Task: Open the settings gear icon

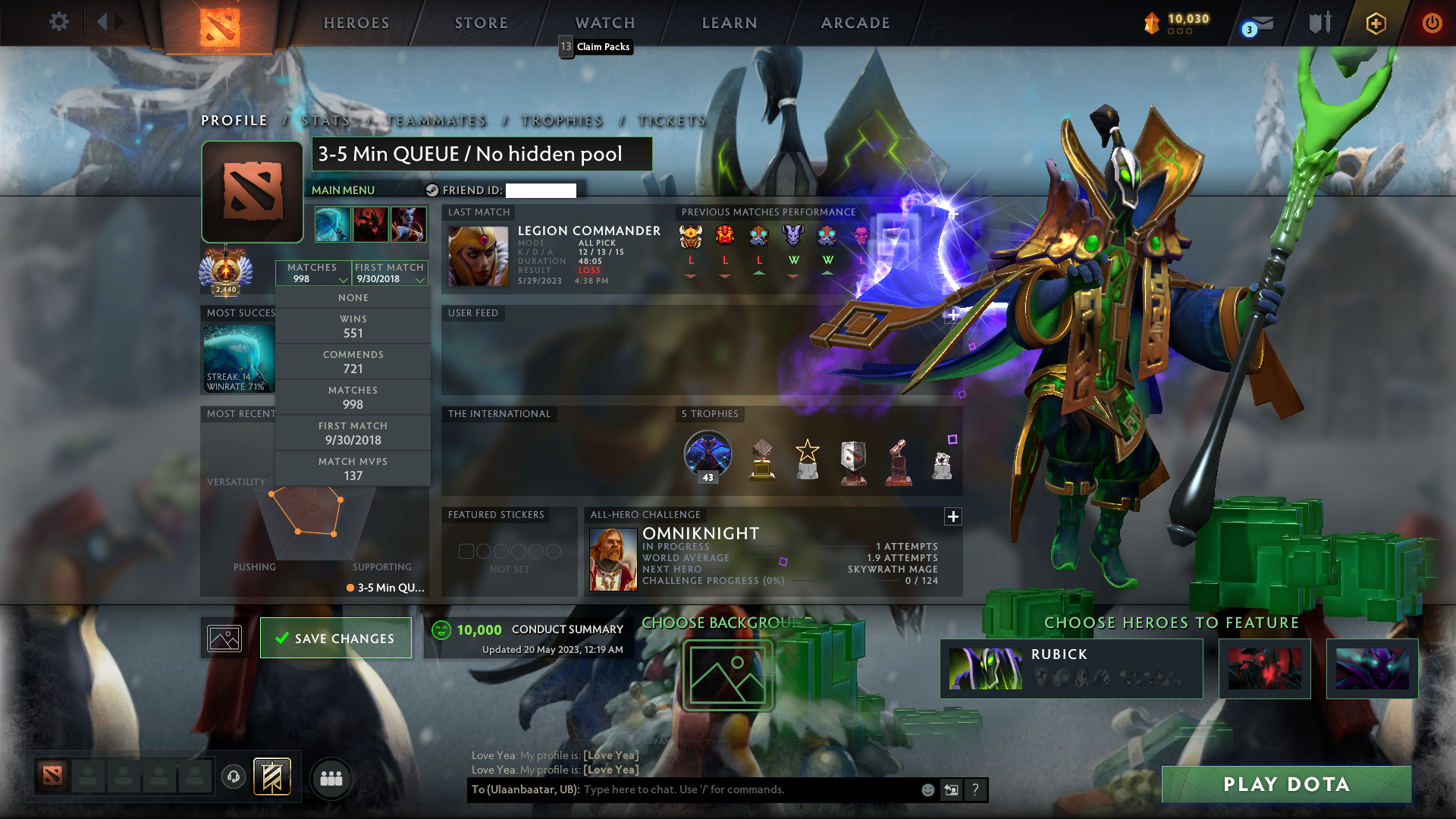Action: (x=58, y=23)
